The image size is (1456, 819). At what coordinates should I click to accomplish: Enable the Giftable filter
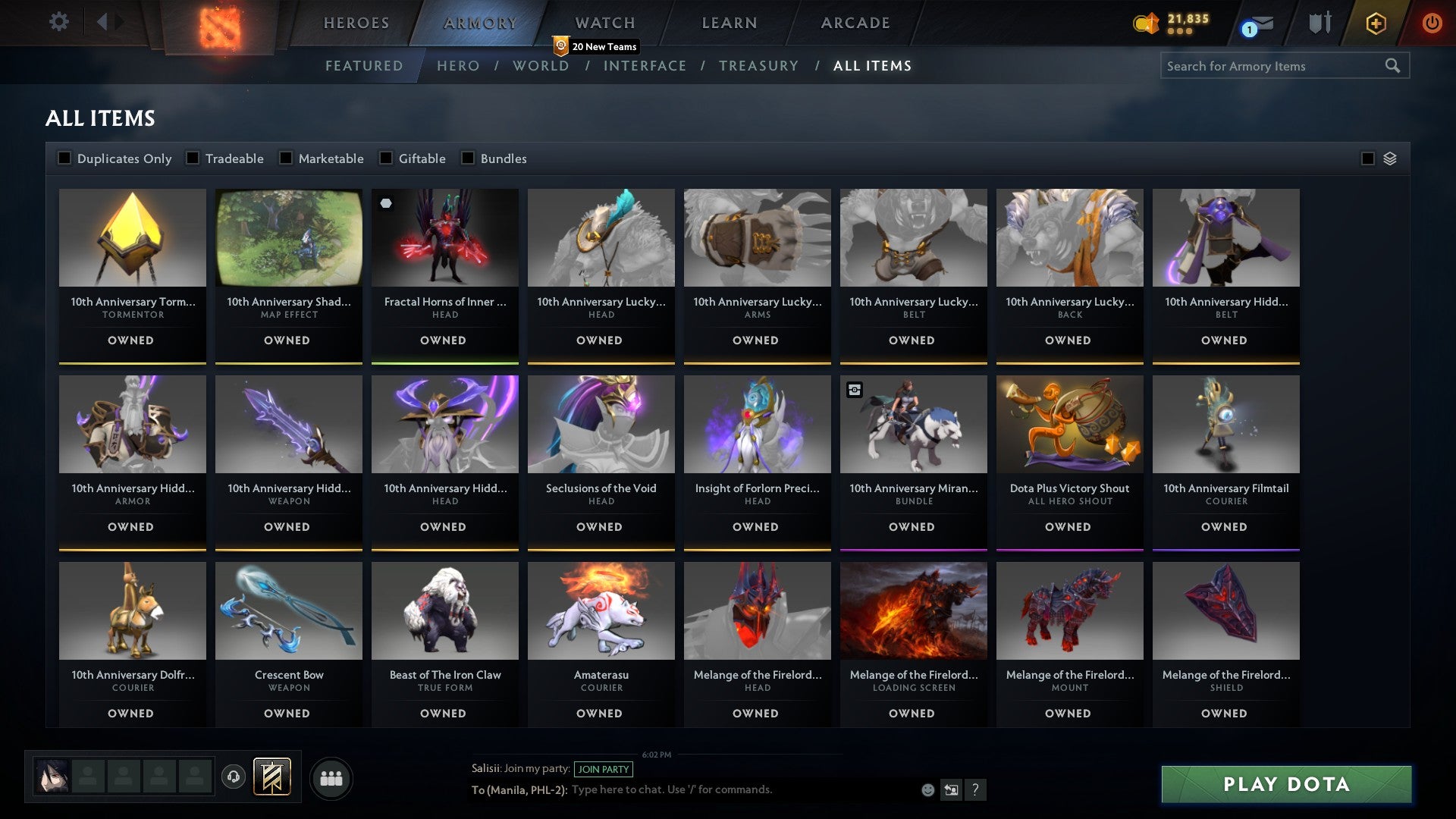point(384,158)
